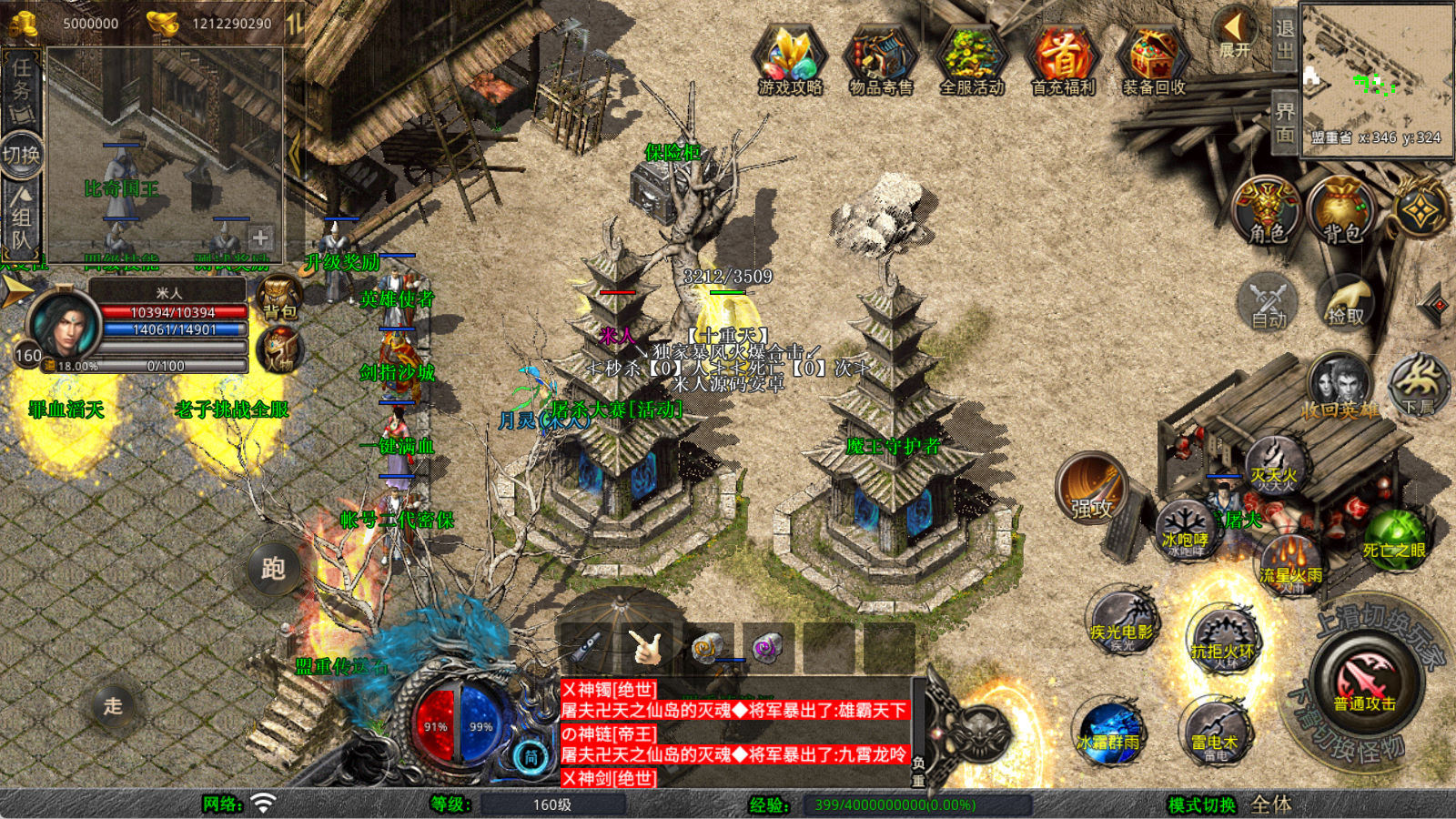This screenshot has height=819, width=1456.
Task: Open the 游戏攻略 game guide
Action: 790,59
